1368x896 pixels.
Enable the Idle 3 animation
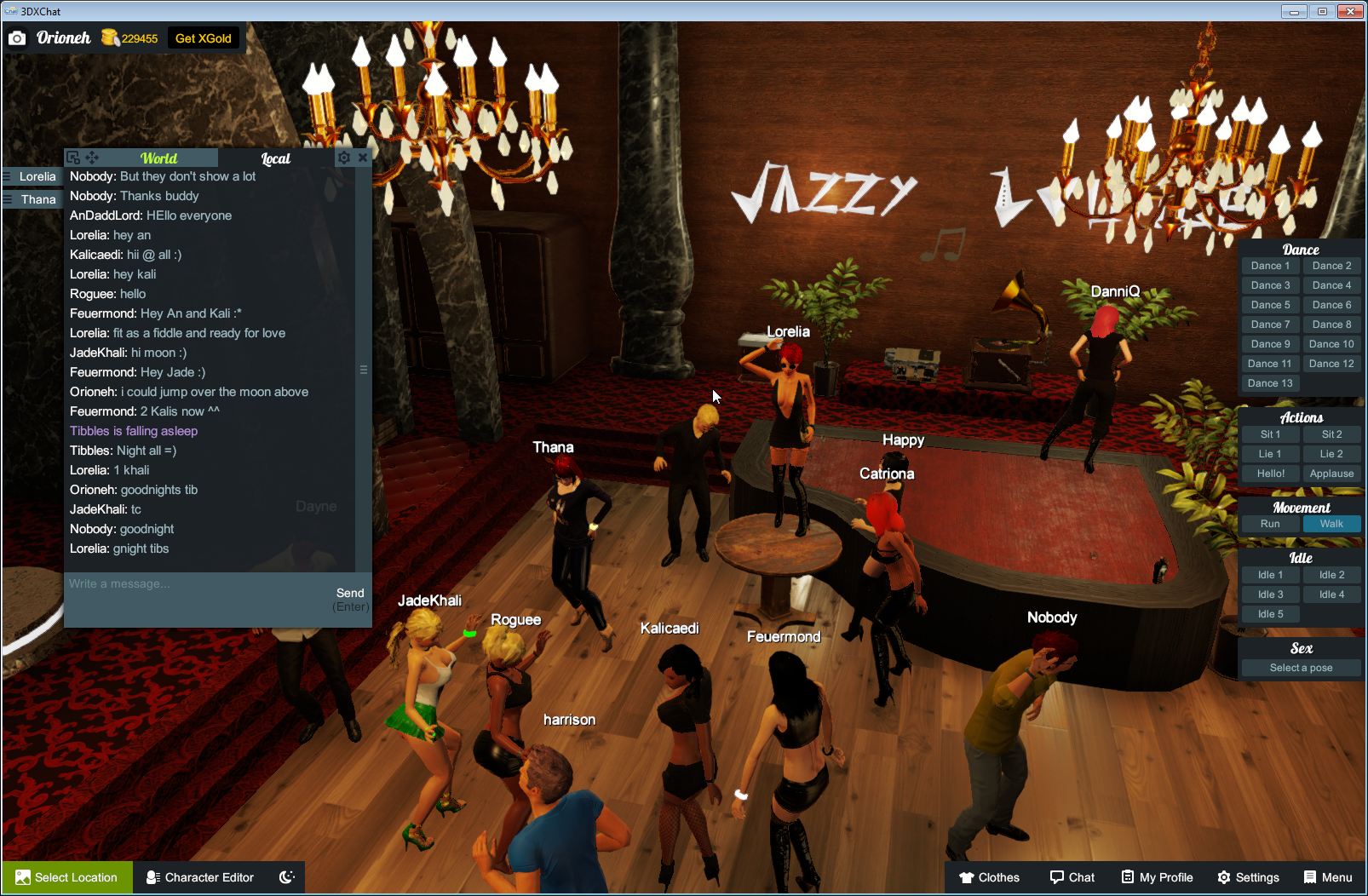point(1269,594)
